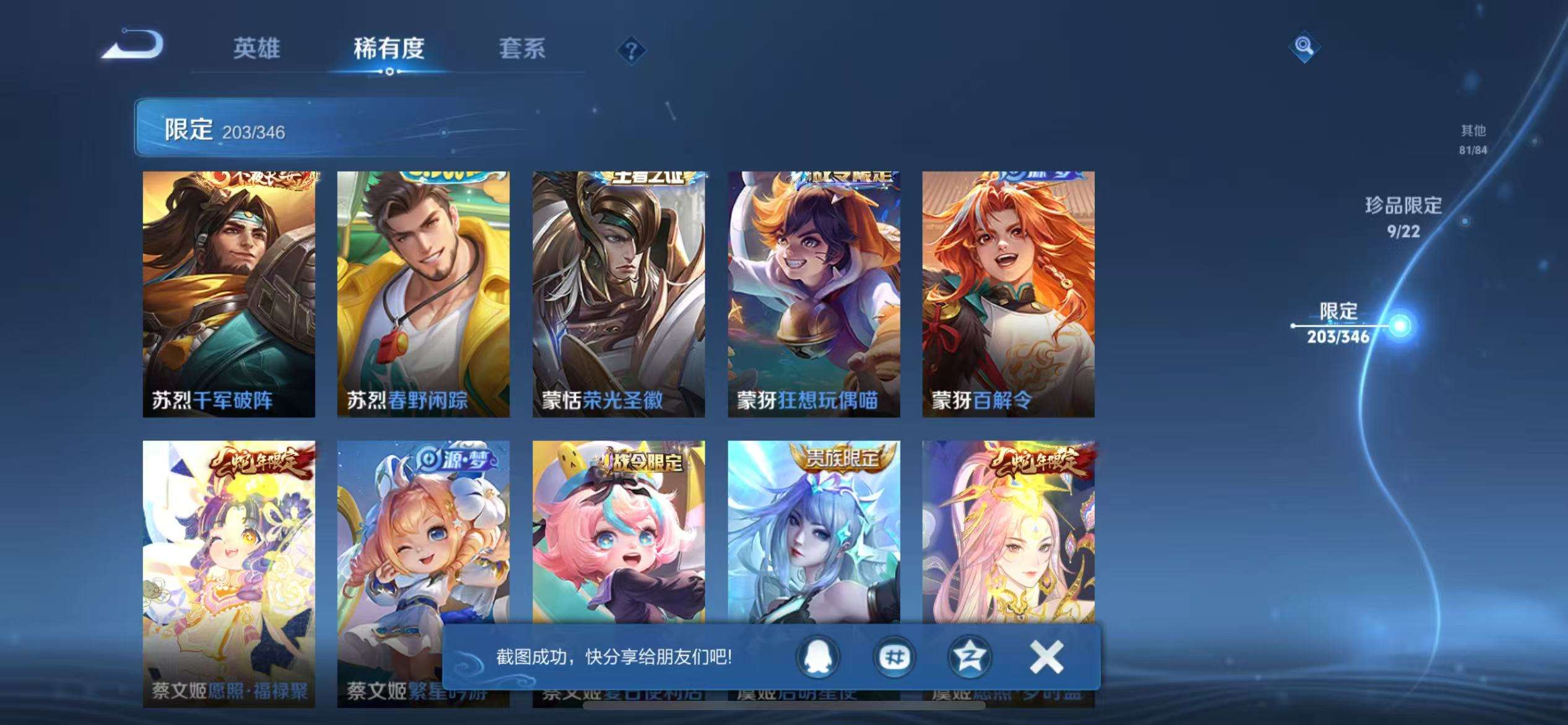This screenshot has width=1568, height=725.
Task: Switch to the 英雄 tab
Action: tap(257, 50)
